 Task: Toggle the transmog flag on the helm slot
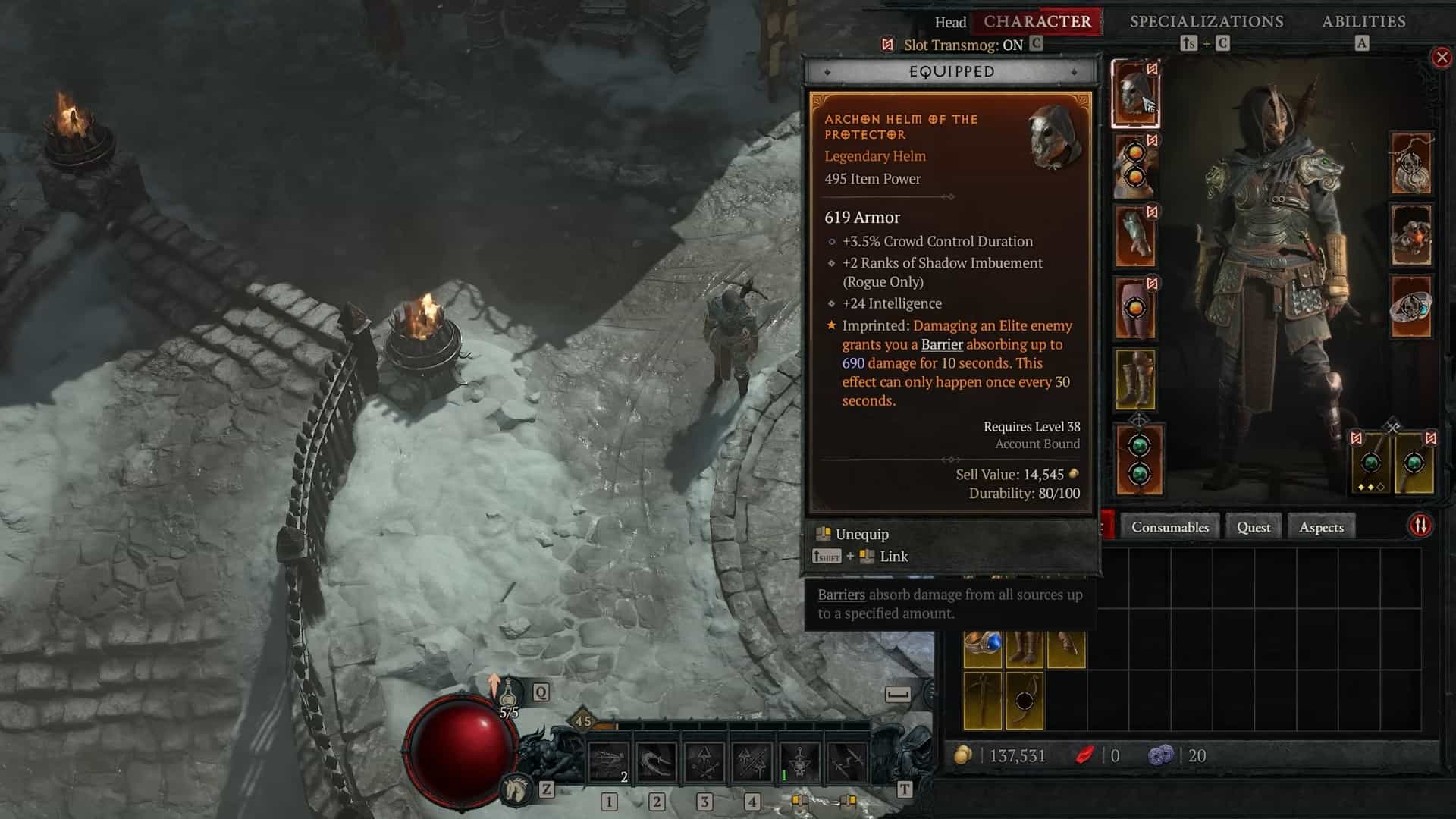click(x=1151, y=67)
